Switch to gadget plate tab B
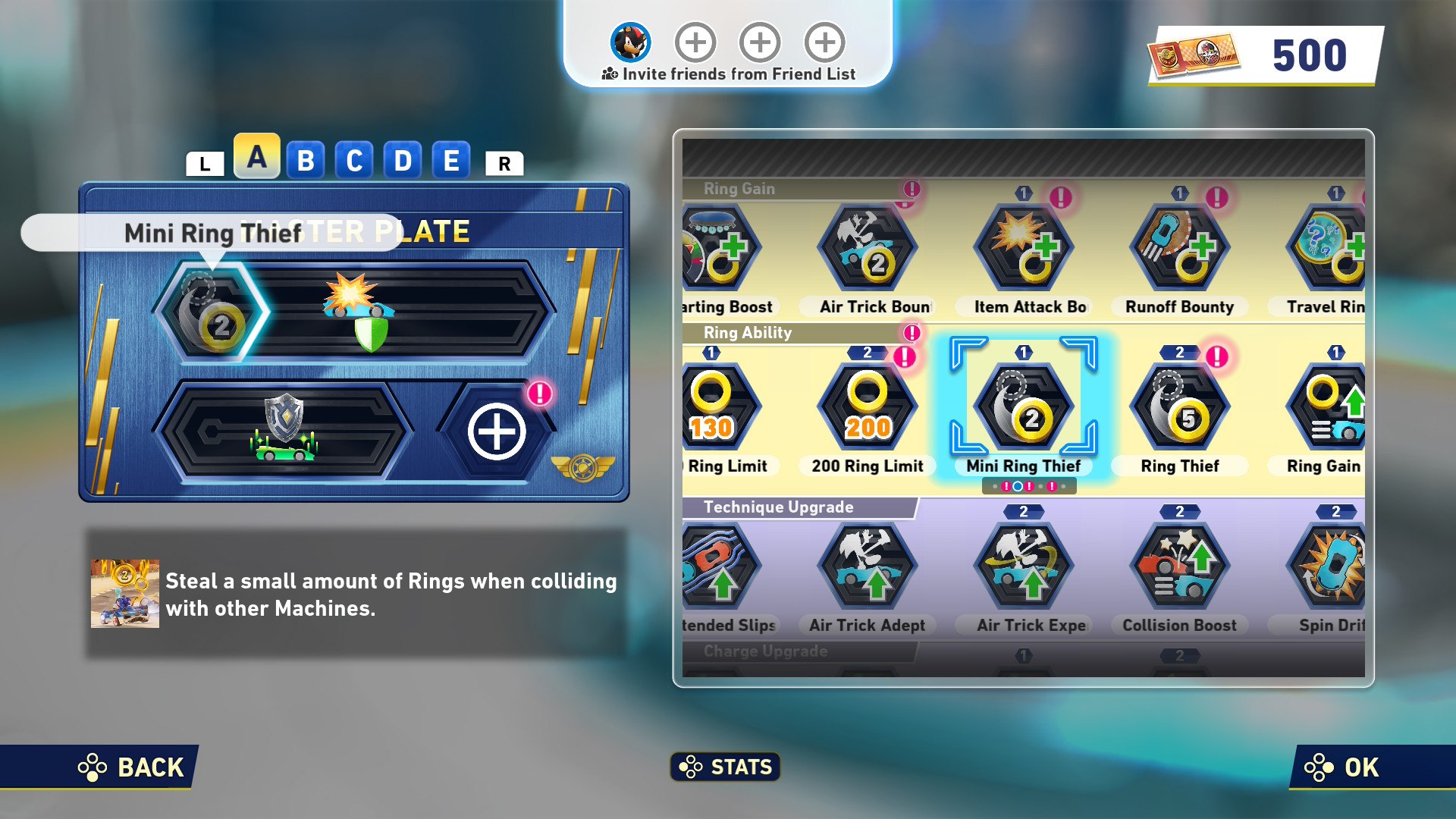Viewport: 1456px width, 819px height. point(306,161)
